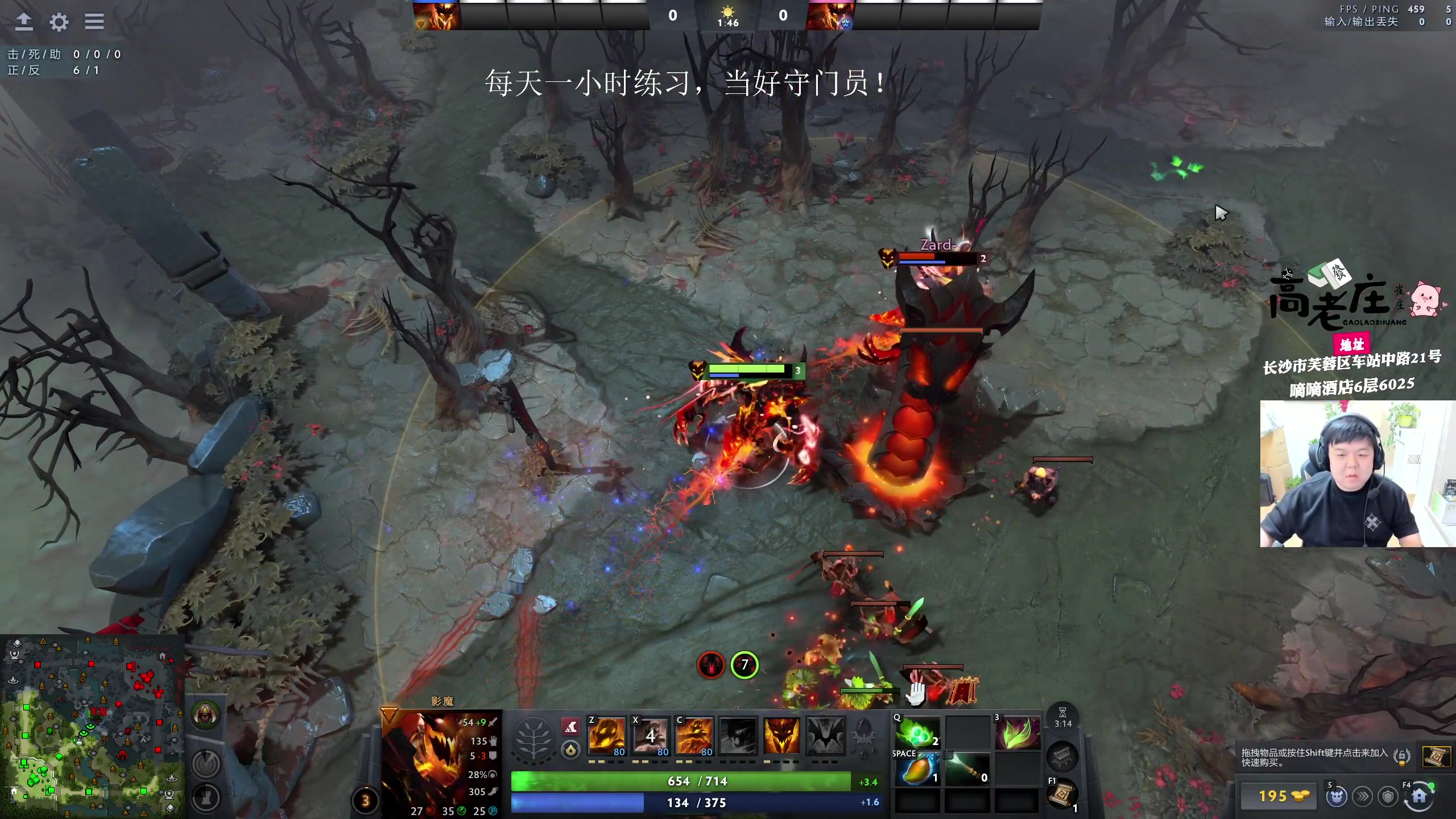
Task: Activate the Scan radar button
Action: click(x=205, y=763)
